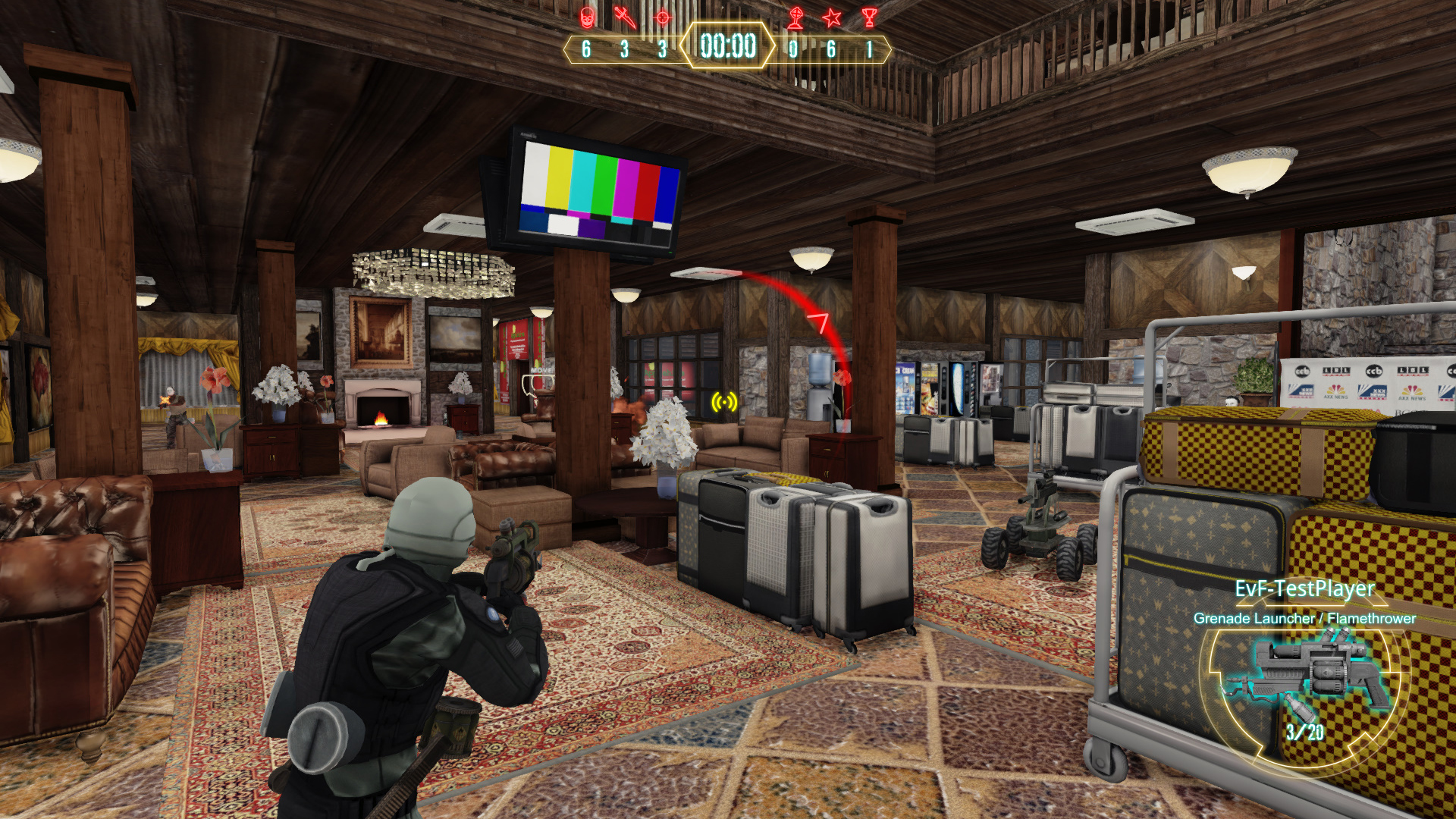
Task: Click the score value 6 beside the skull icon
Action: pos(586,49)
